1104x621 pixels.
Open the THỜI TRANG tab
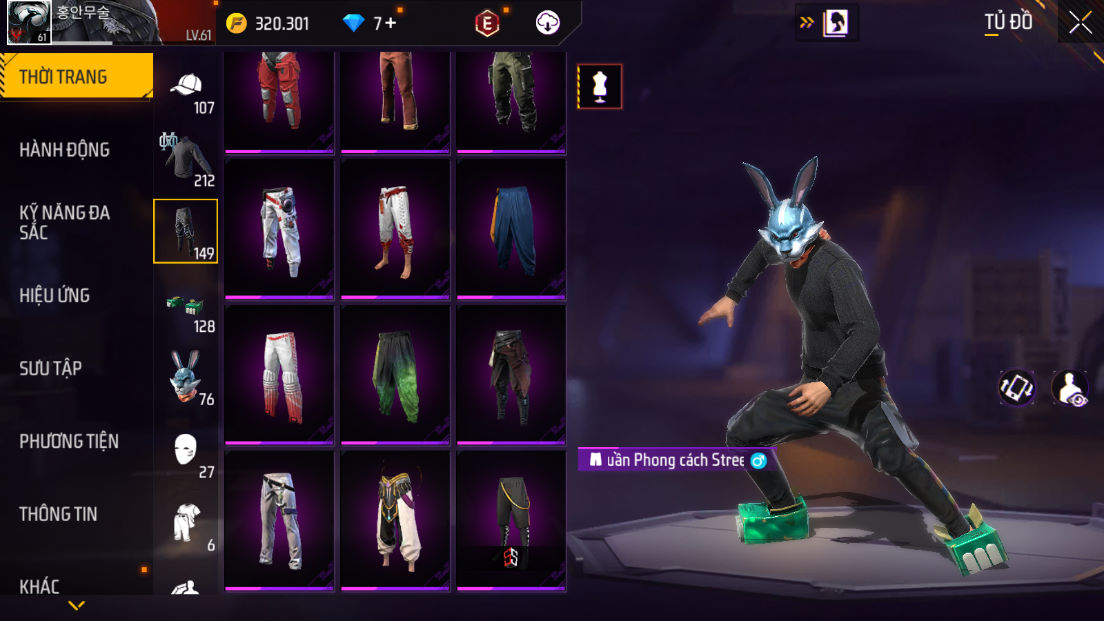click(x=76, y=77)
